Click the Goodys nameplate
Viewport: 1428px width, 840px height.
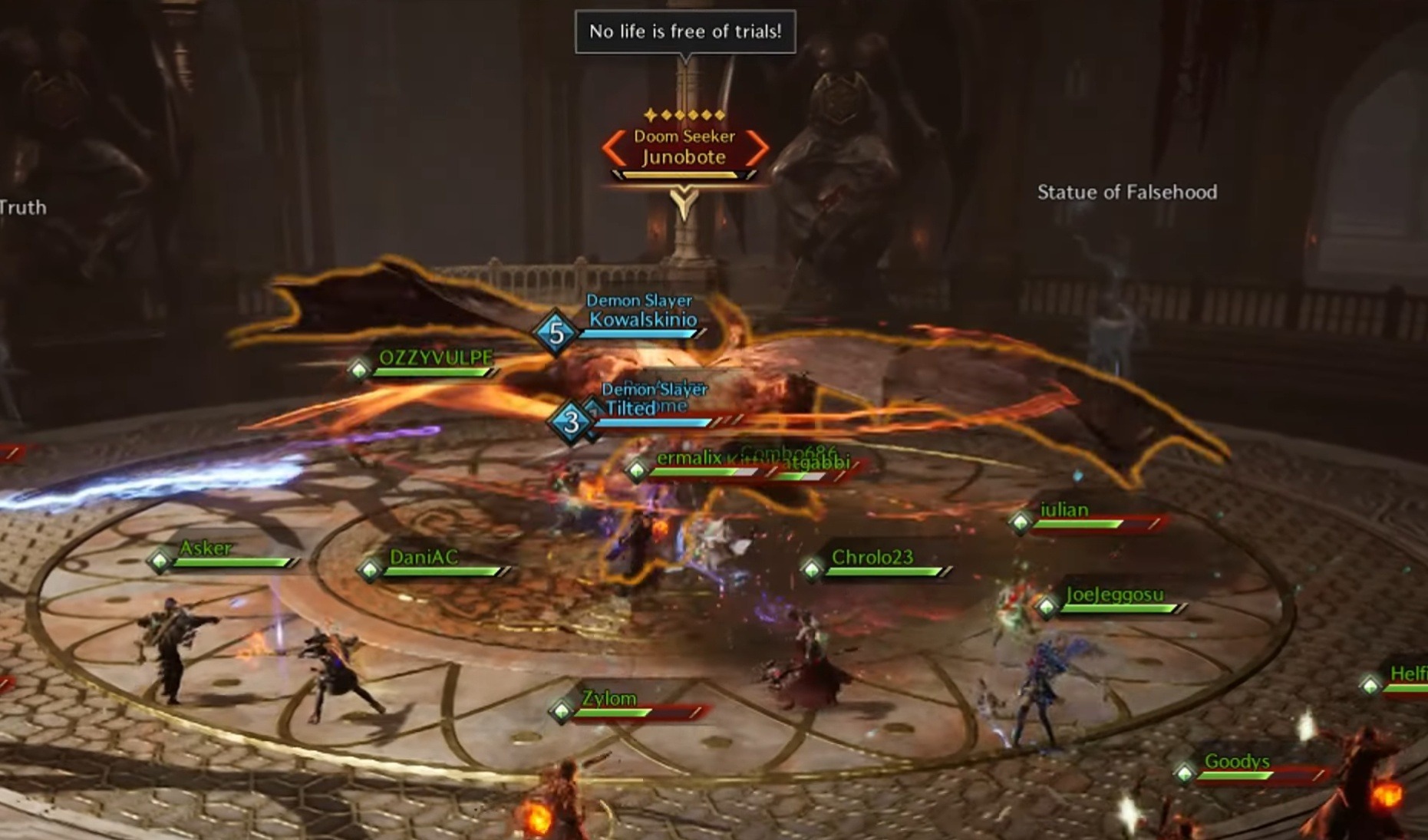tap(1237, 762)
